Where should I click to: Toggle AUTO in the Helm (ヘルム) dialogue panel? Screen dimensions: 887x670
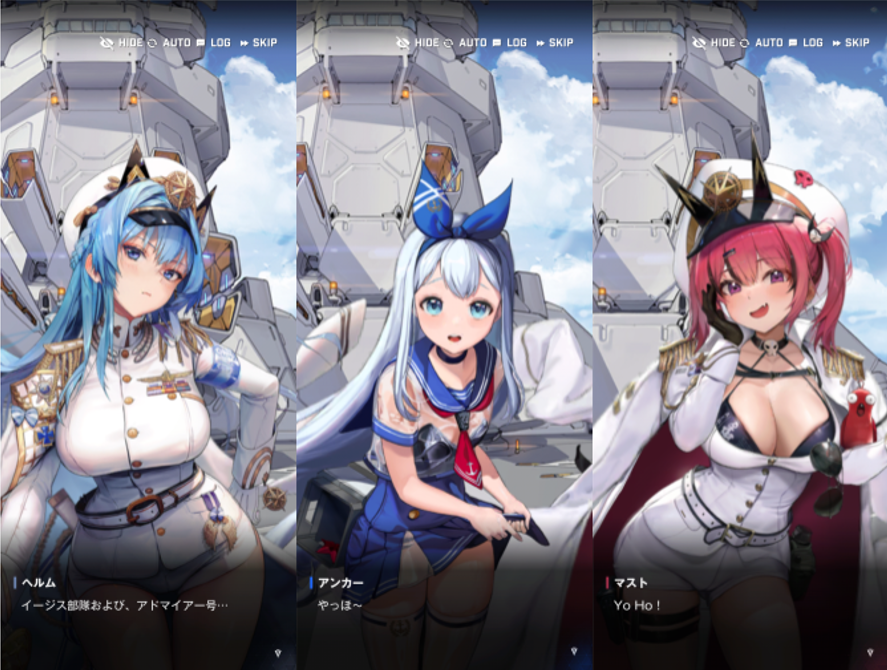click(168, 42)
